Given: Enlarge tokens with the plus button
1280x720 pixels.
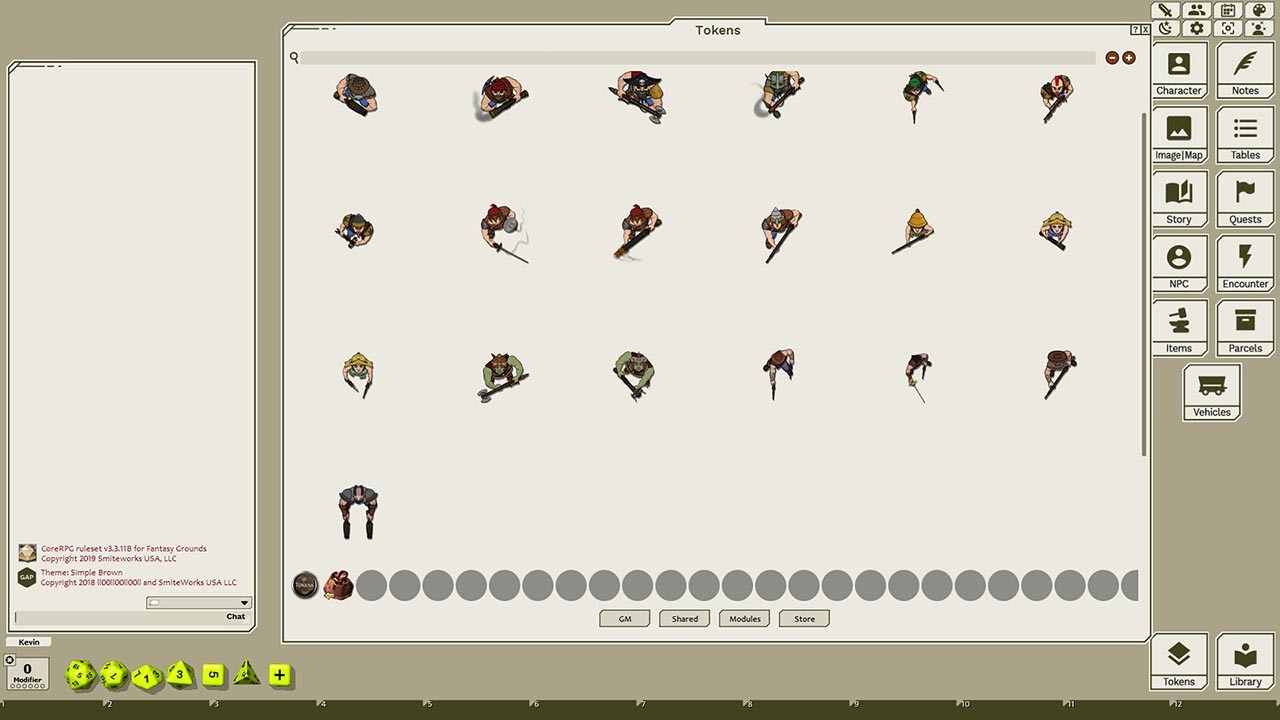Looking at the screenshot, I should 1128,57.
